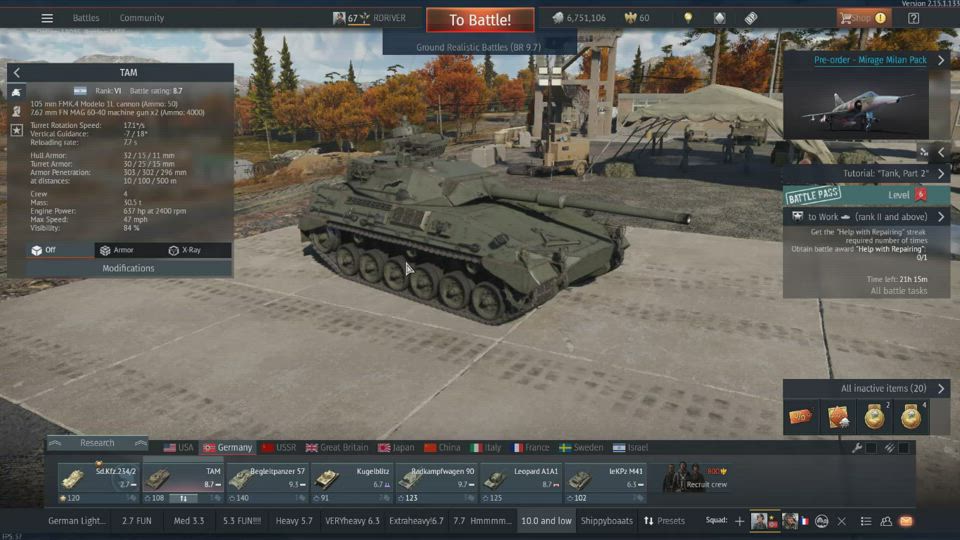This screenshot has width=960, height=540.
Task: Switch vehicle view to X-Ray mode
Action: tap(185, 250)
